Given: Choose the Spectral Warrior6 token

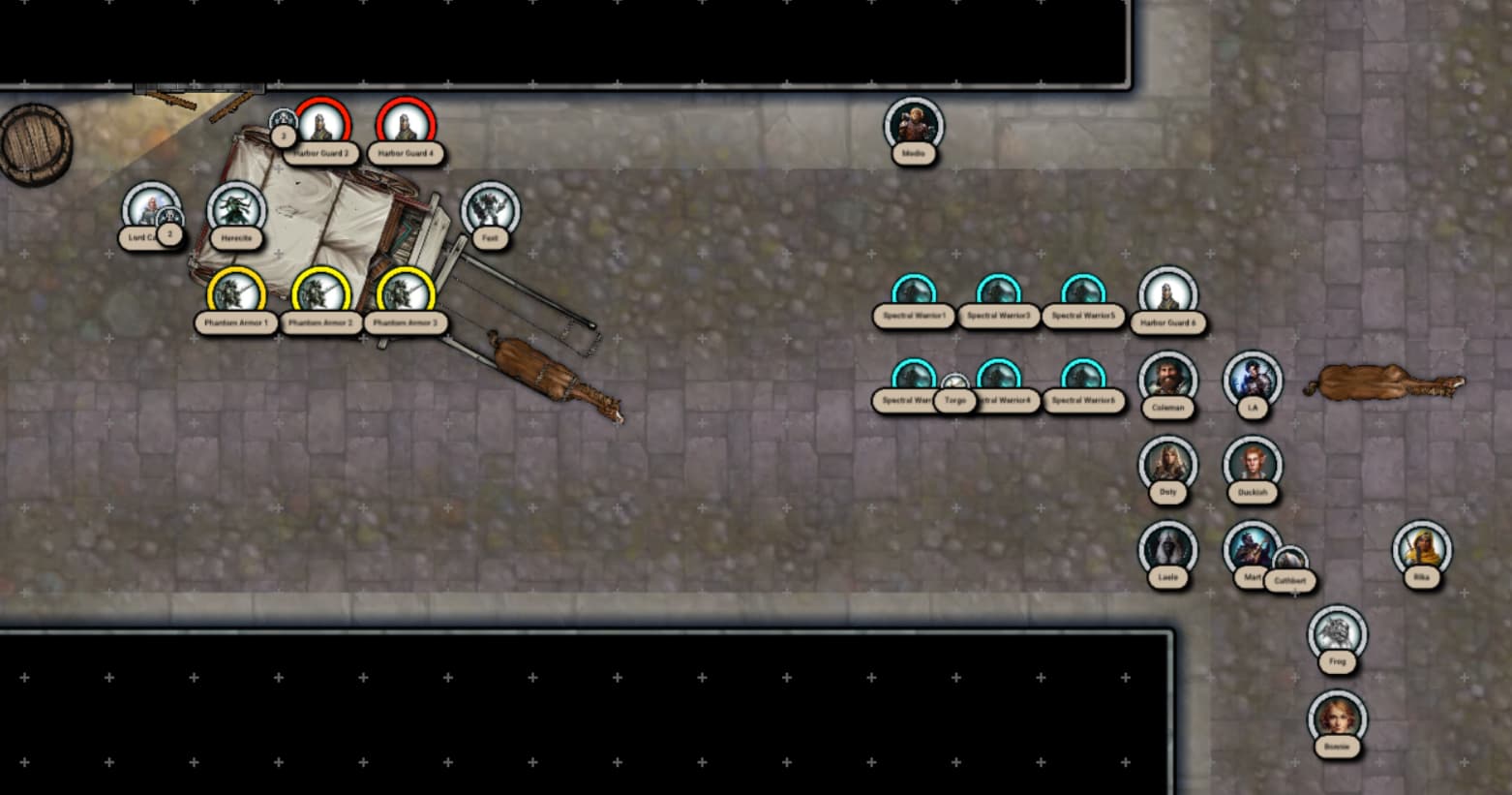Looking at the screenshot, I should click(x=1083, y=379).
